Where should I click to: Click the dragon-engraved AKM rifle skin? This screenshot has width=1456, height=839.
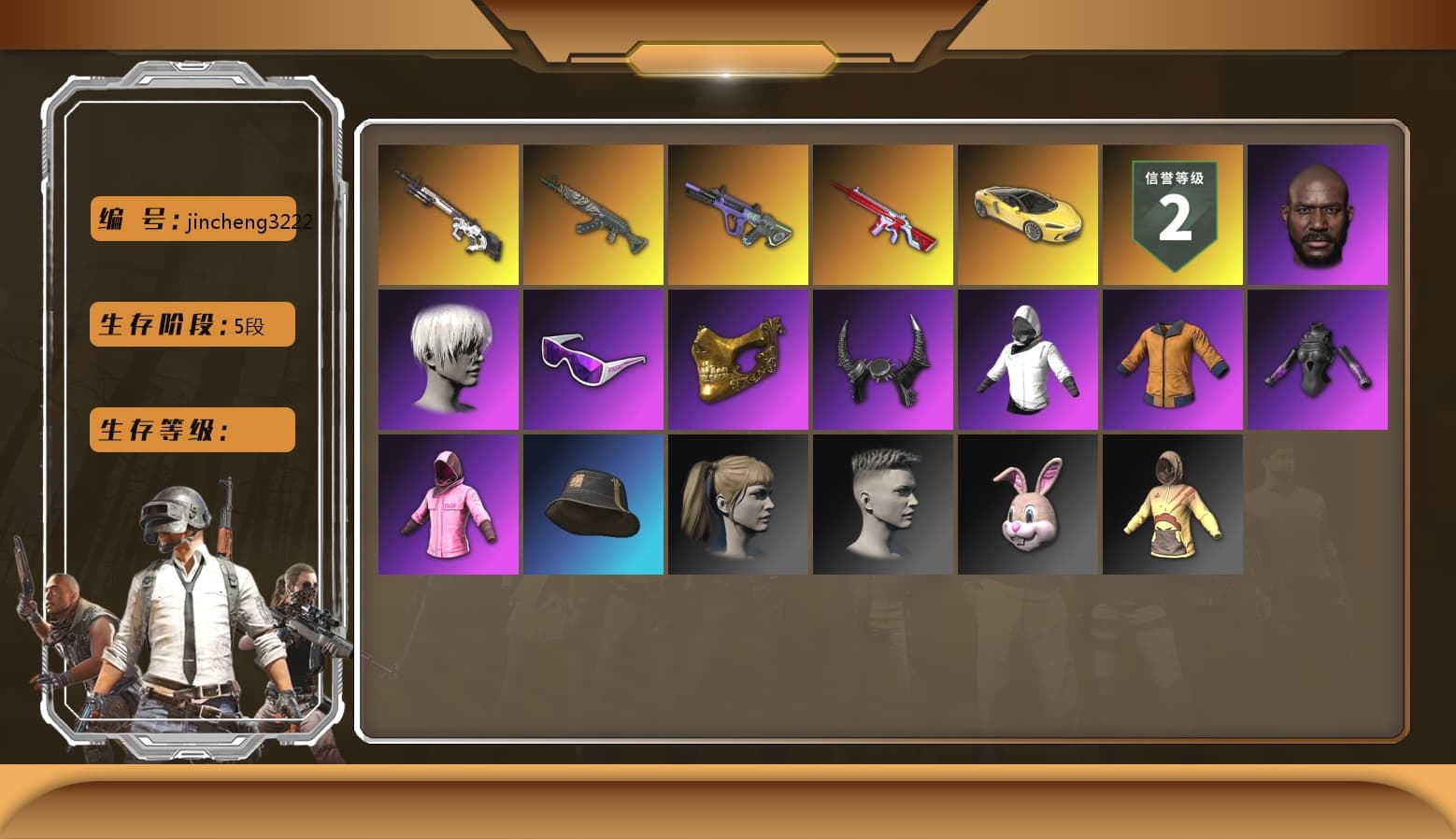[593, 214]
